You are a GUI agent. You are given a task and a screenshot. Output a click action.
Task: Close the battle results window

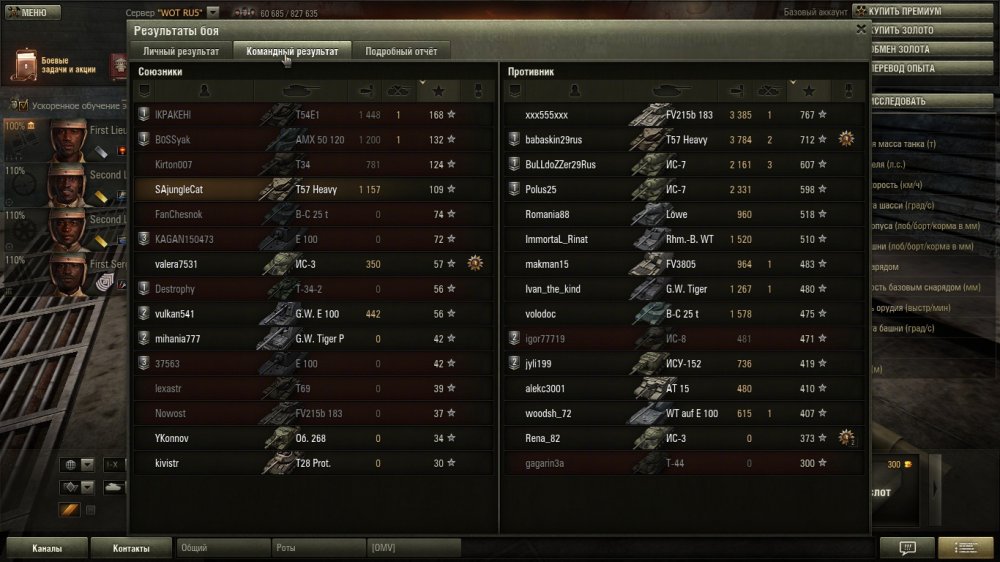pos(862,30)
